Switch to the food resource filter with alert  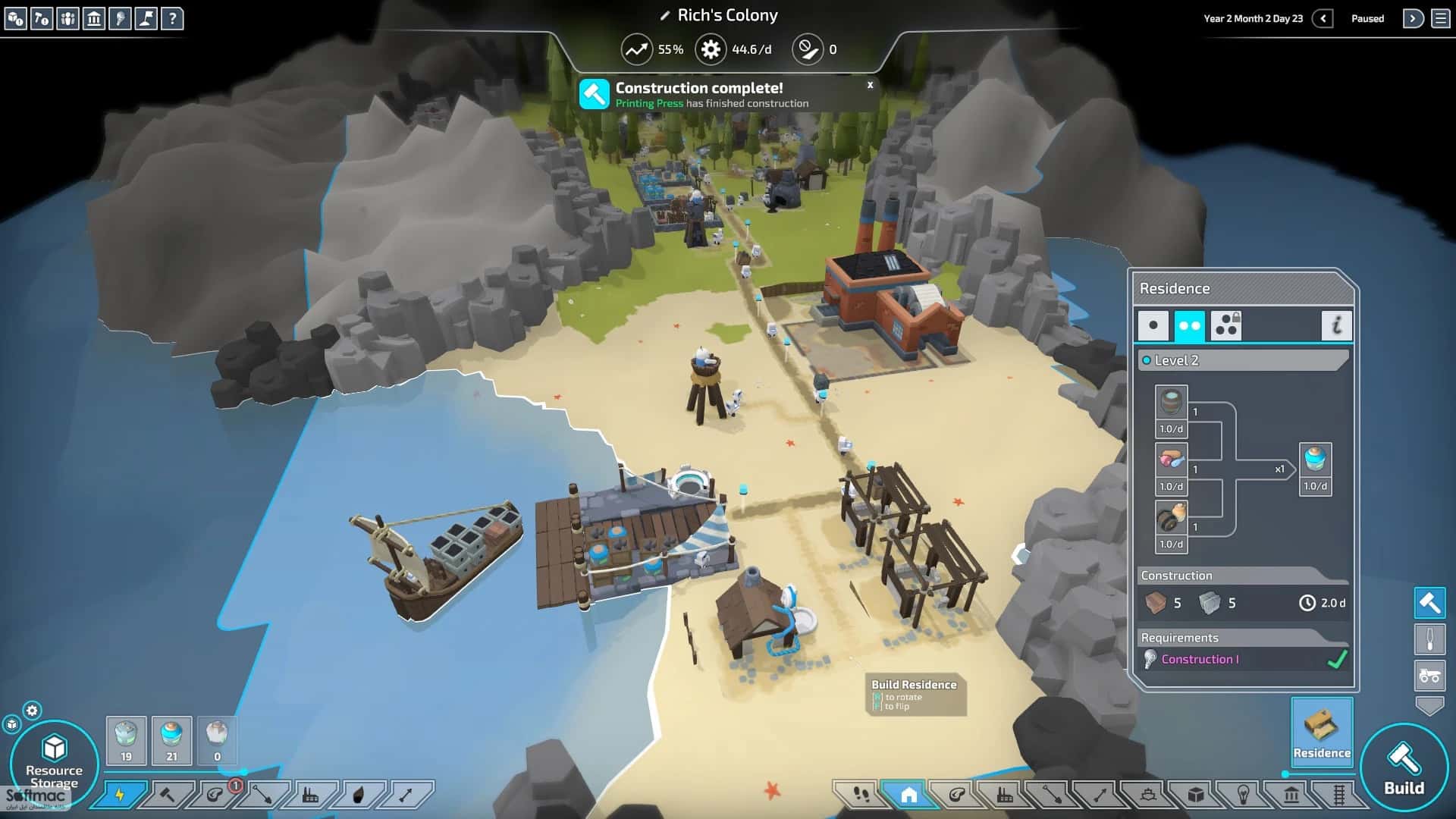pos(215,795)
